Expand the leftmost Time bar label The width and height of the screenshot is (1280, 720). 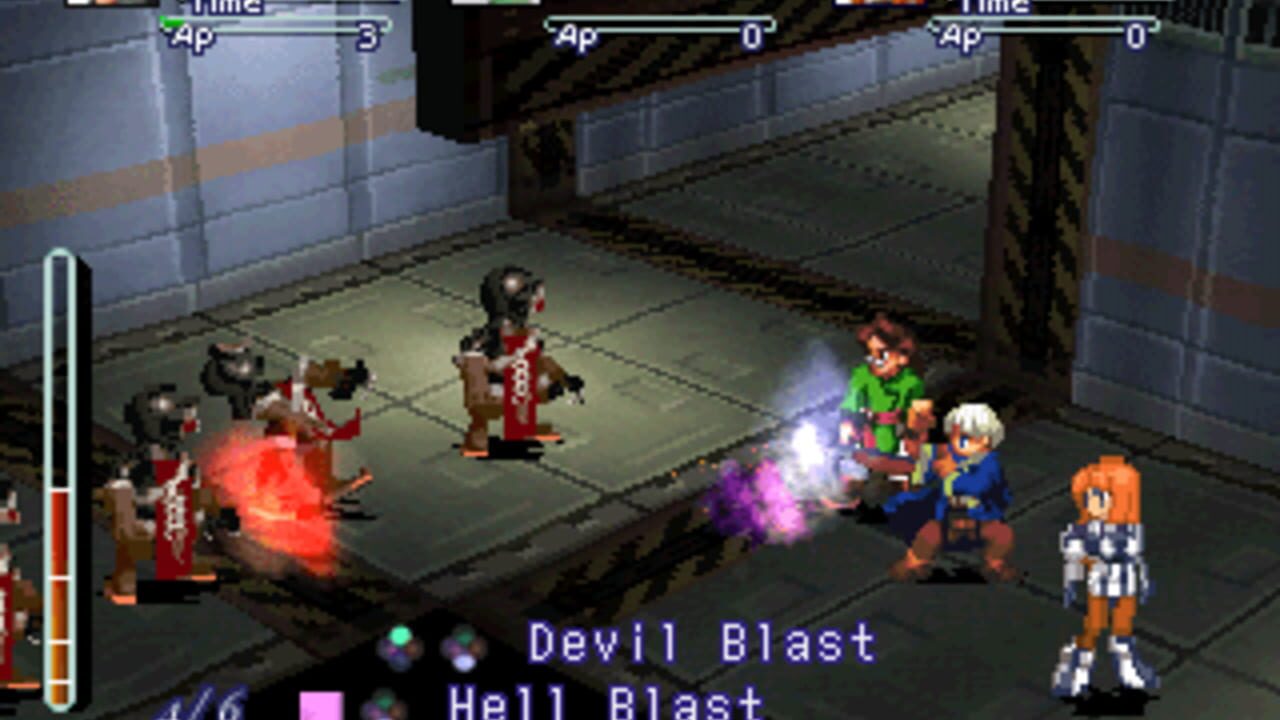[225, 7]
